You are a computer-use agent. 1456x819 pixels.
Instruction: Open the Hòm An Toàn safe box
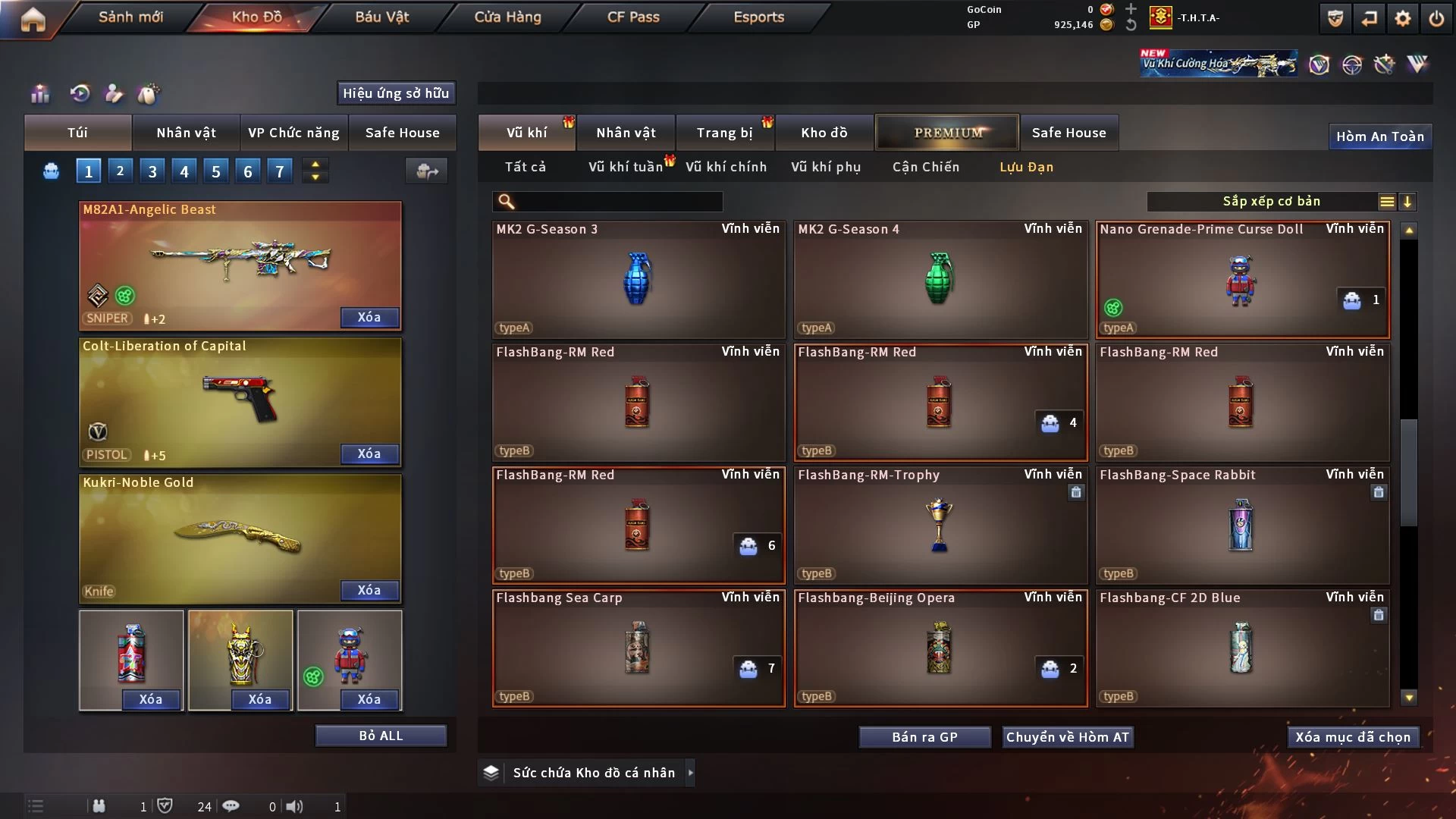click(x=1379, y=136)
